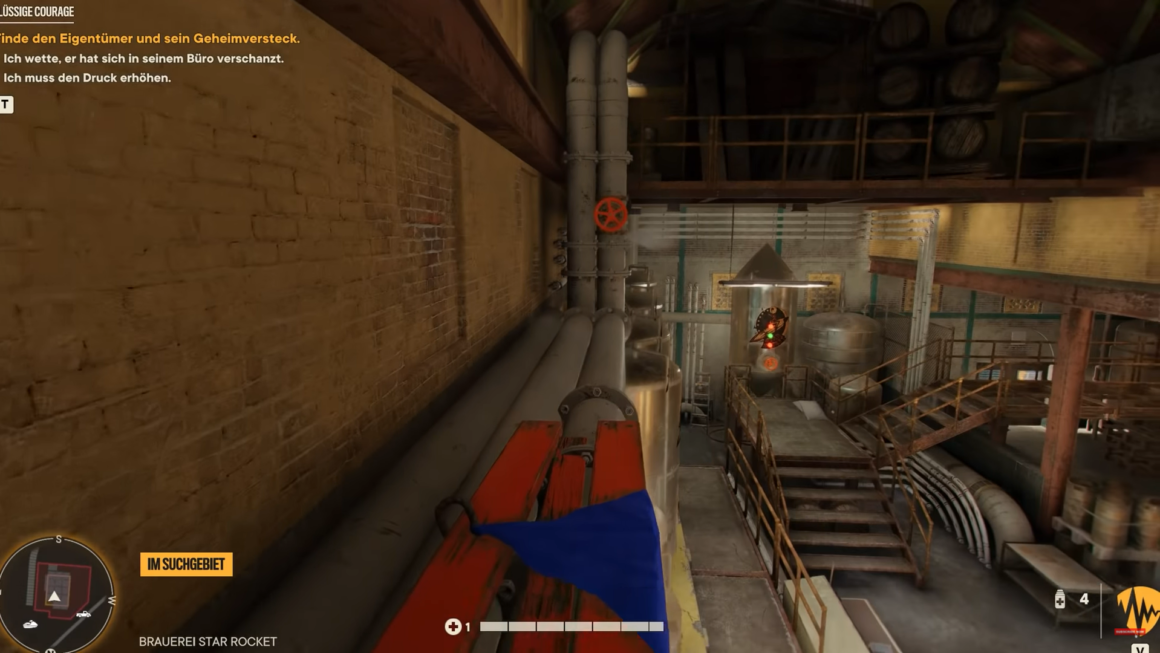Select the quest objective about finding the Eigentümer

point(150,39)
